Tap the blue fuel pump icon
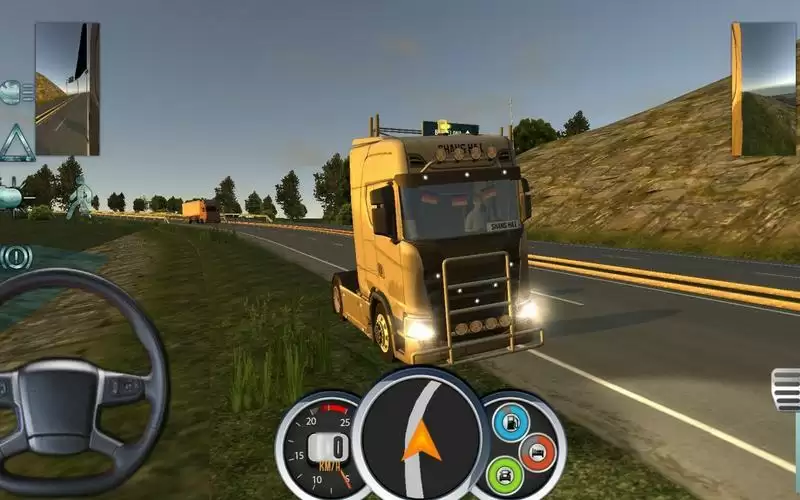The width and height of the screenshot is (800, 500). point(510,421)
